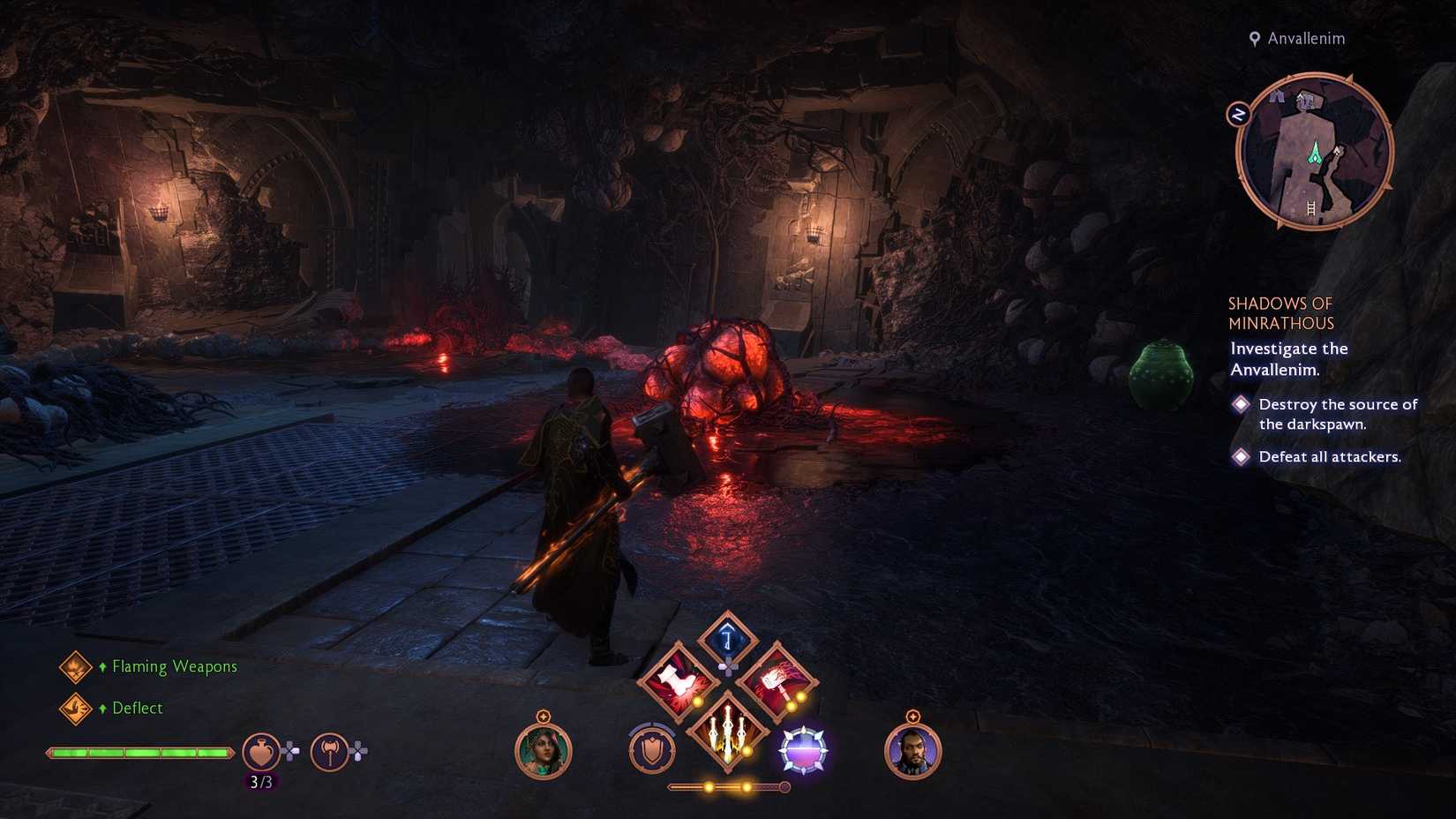1456x819 pixels.
Task: Activate the Flaming Weapons buff icon
Action: click(75, 667)
